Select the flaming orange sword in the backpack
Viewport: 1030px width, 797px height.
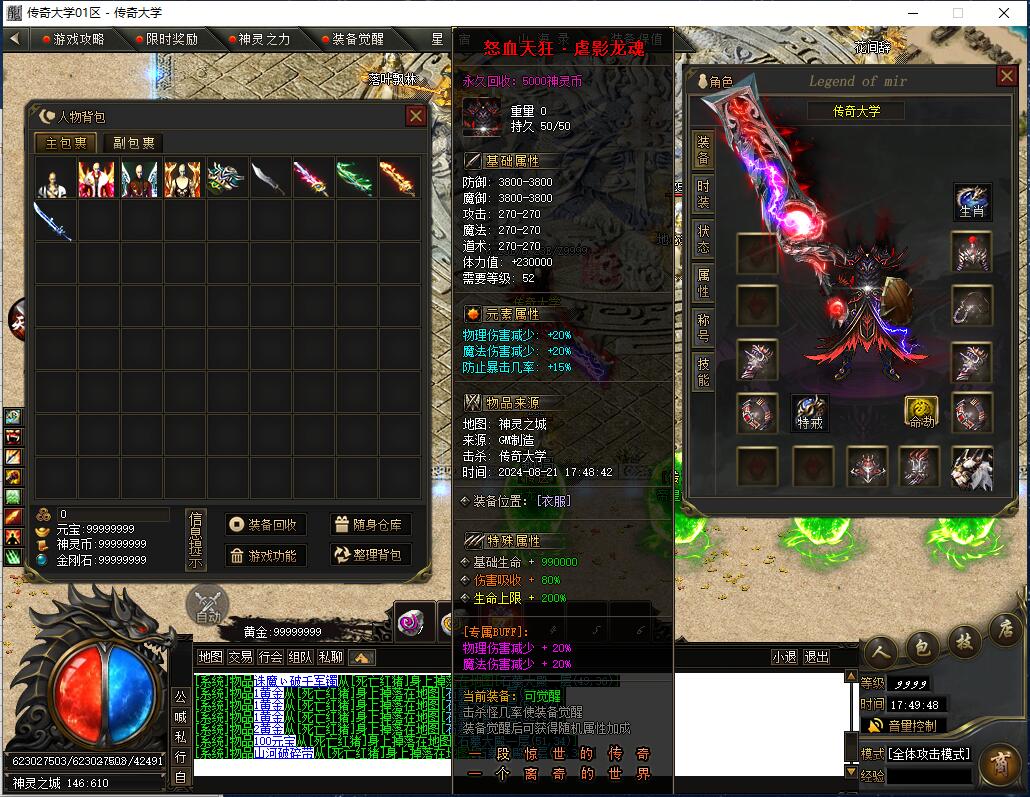pyautogui.click(x=398, y=178)
